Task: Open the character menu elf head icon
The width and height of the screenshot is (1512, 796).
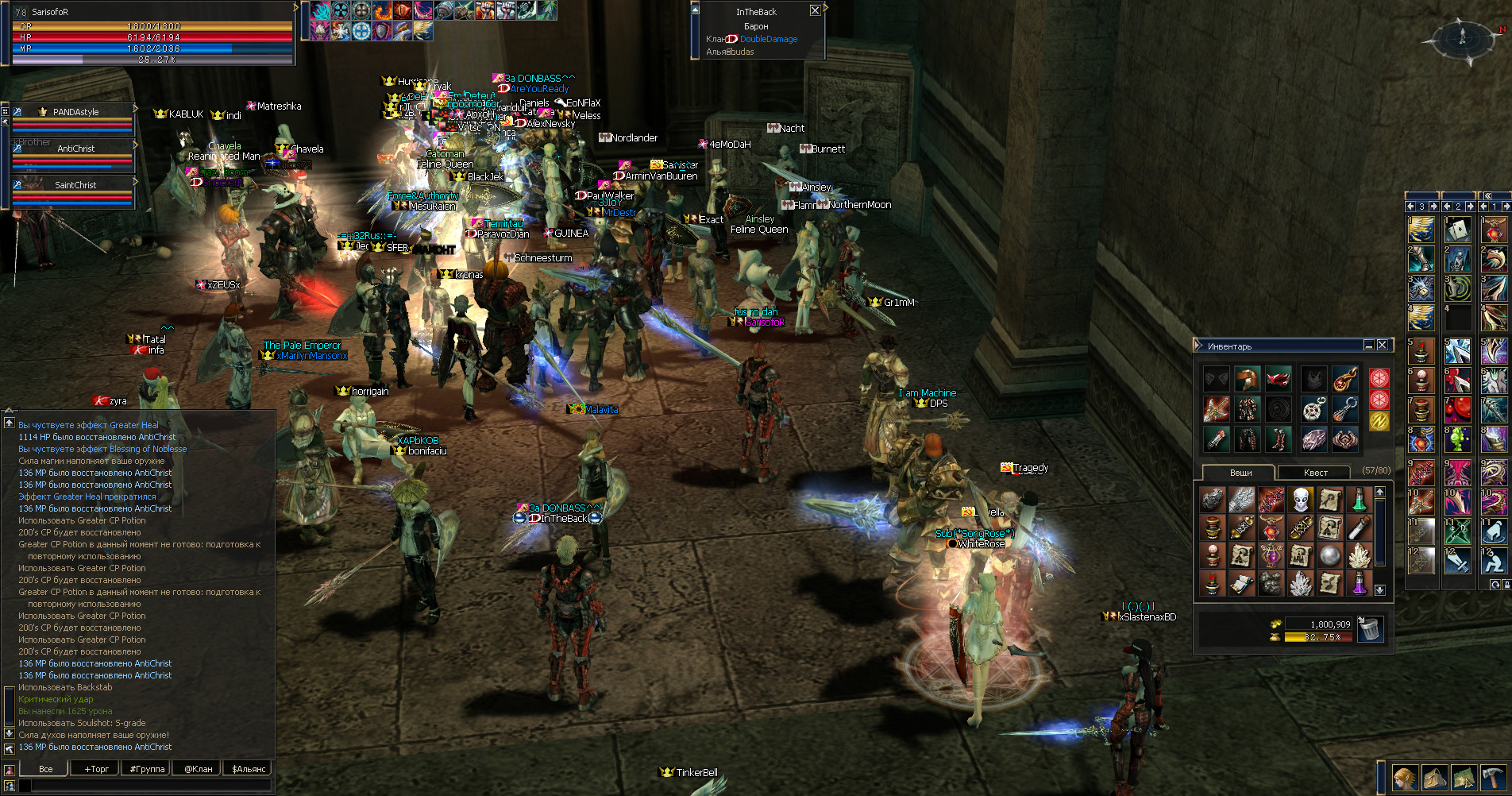Action: click(x=1405, y=779)
